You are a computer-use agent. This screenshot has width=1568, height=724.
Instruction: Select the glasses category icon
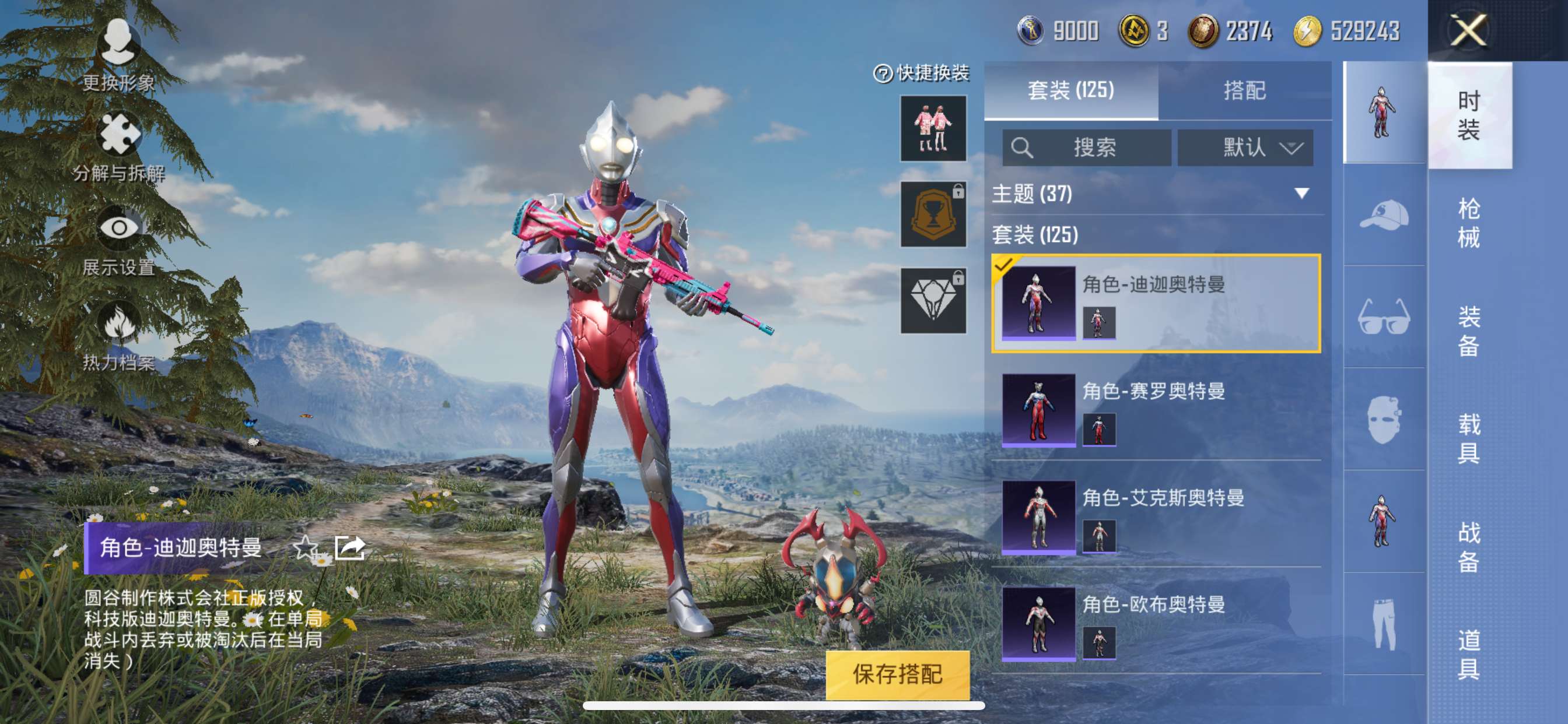pos(1384,317)
